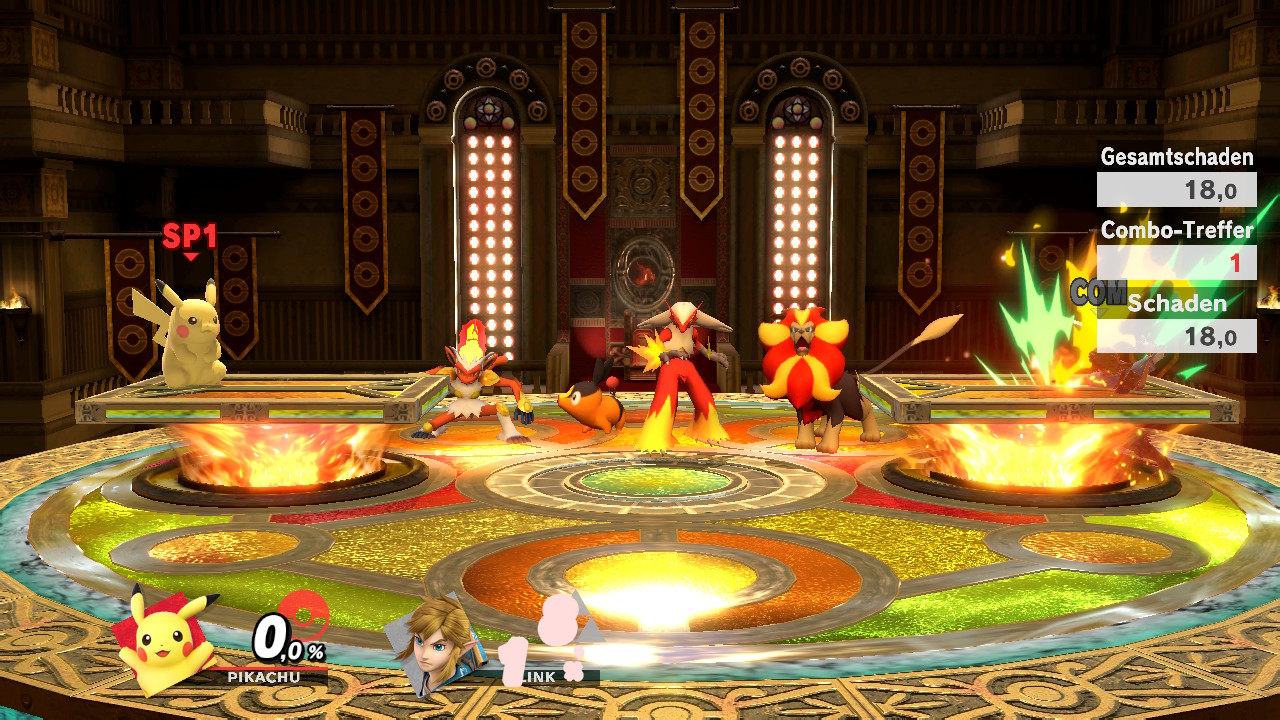
Task: Click Pikachu's 0,0% damage percentage display
Action: (285, 641)
